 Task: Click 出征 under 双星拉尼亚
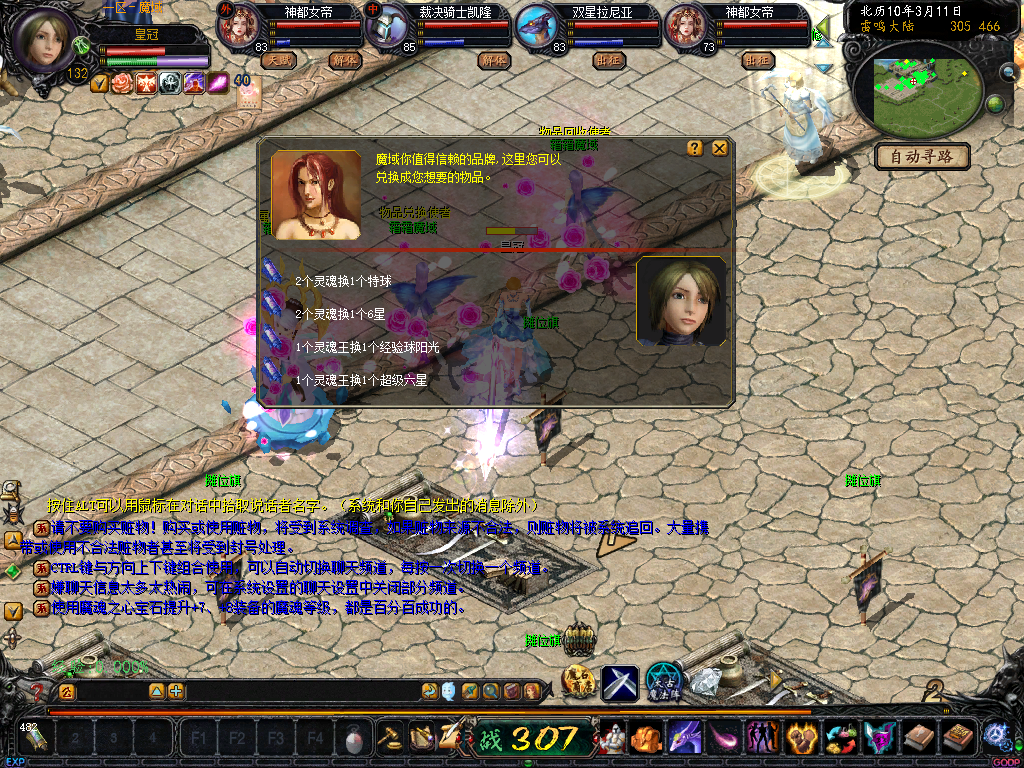(x=606, y=60)
